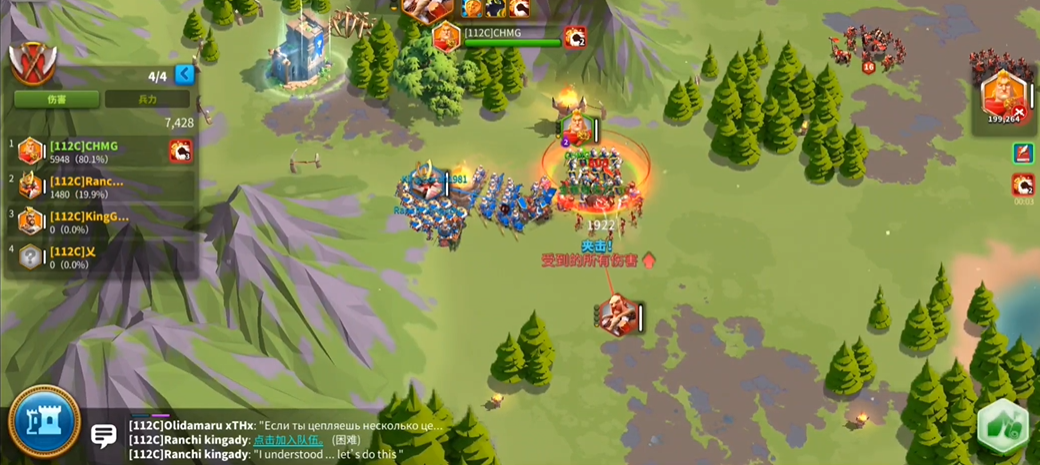The width and height of the screenshot is (1040, 465).
Task: Open the green hexagon button in bottom corner
Action: coord(1002,426)
